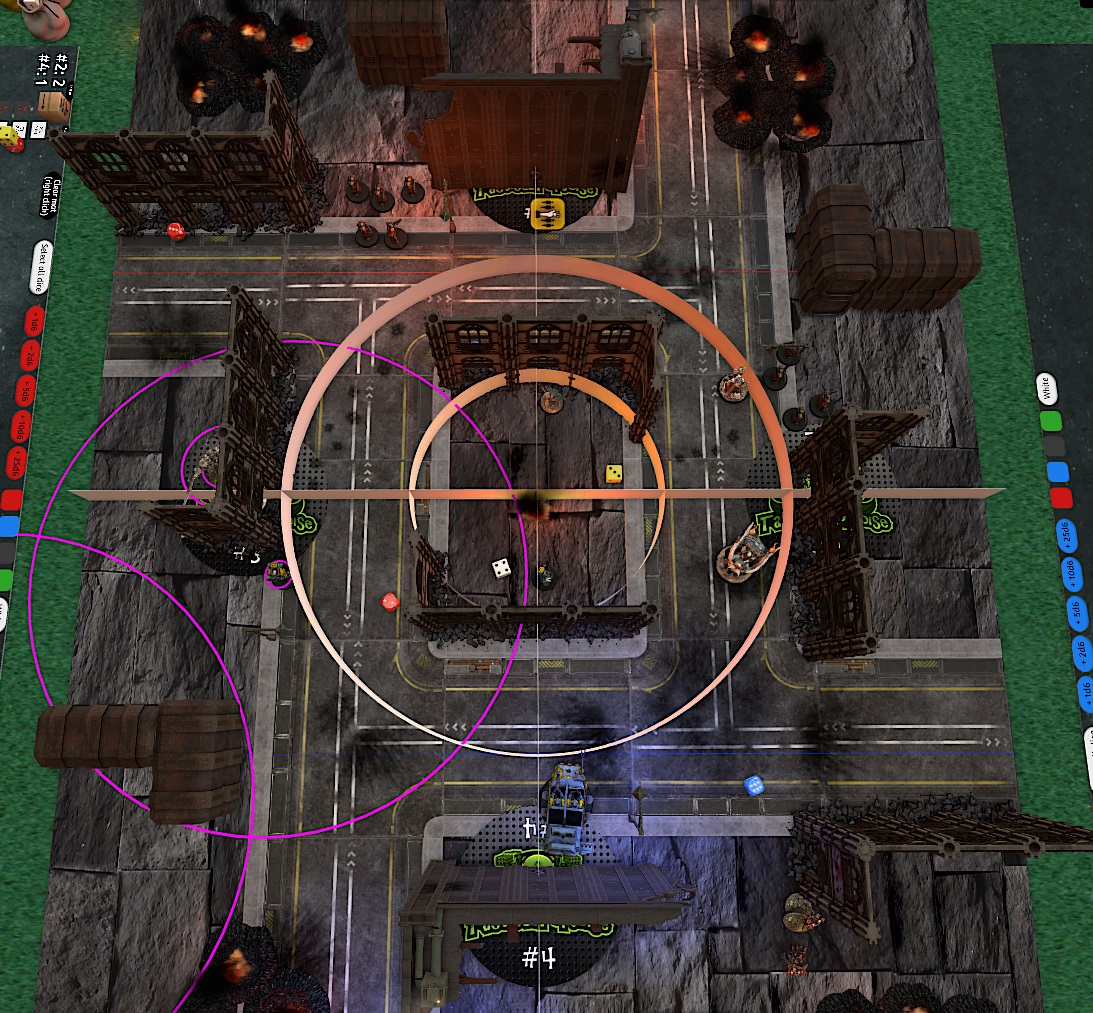Spawn 25d6 blue dice
Screen dimensions: 1093x1013
pos(1066,536)
